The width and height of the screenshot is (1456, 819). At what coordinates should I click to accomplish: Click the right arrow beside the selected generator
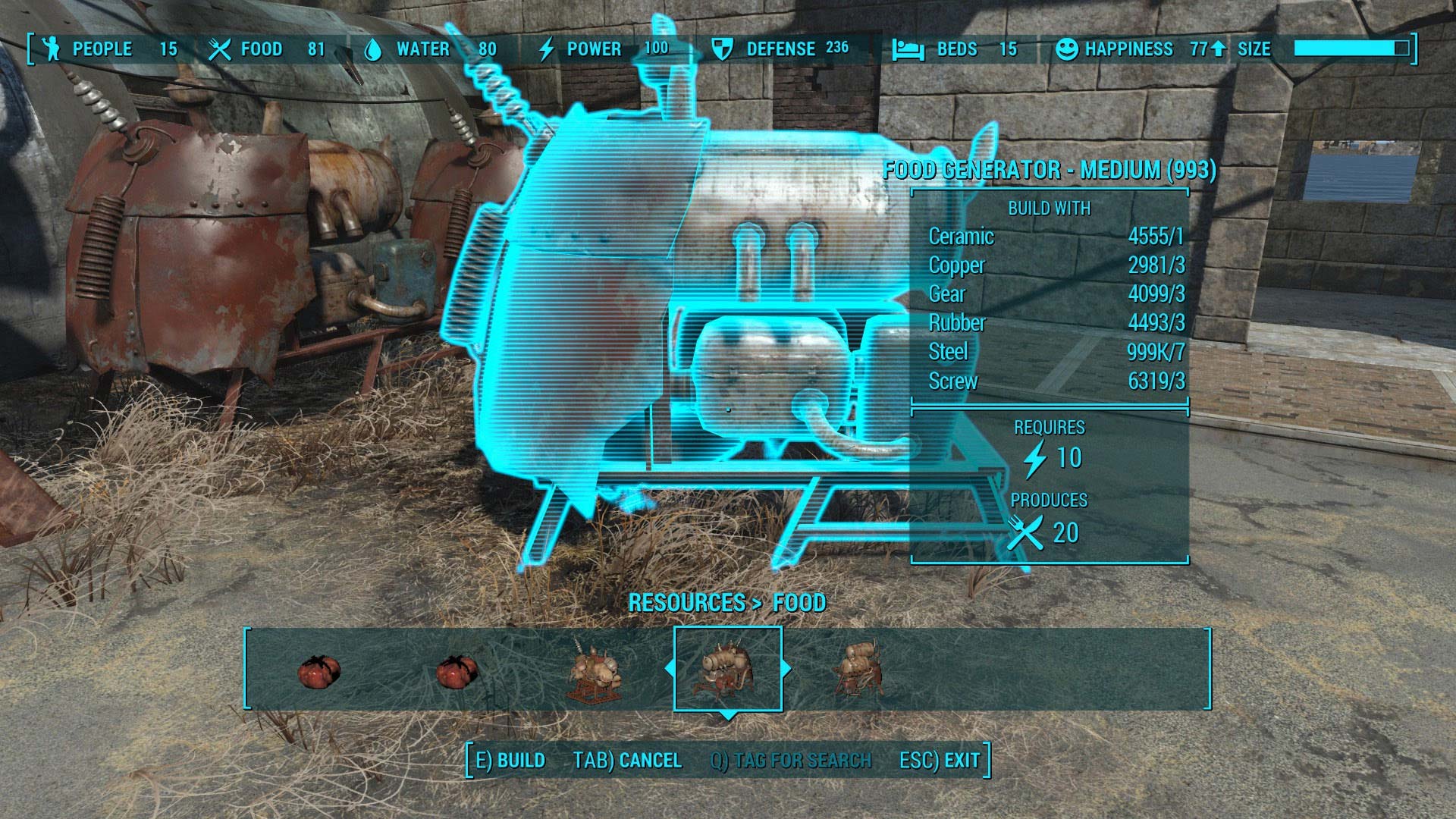pyautogui.click(x=786, y=669)
